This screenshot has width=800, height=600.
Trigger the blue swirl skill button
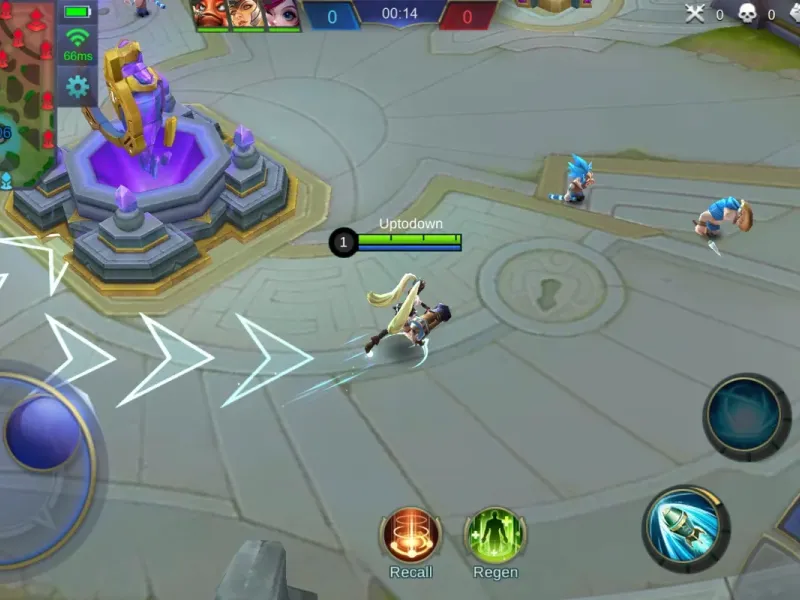tap(746, 415)
